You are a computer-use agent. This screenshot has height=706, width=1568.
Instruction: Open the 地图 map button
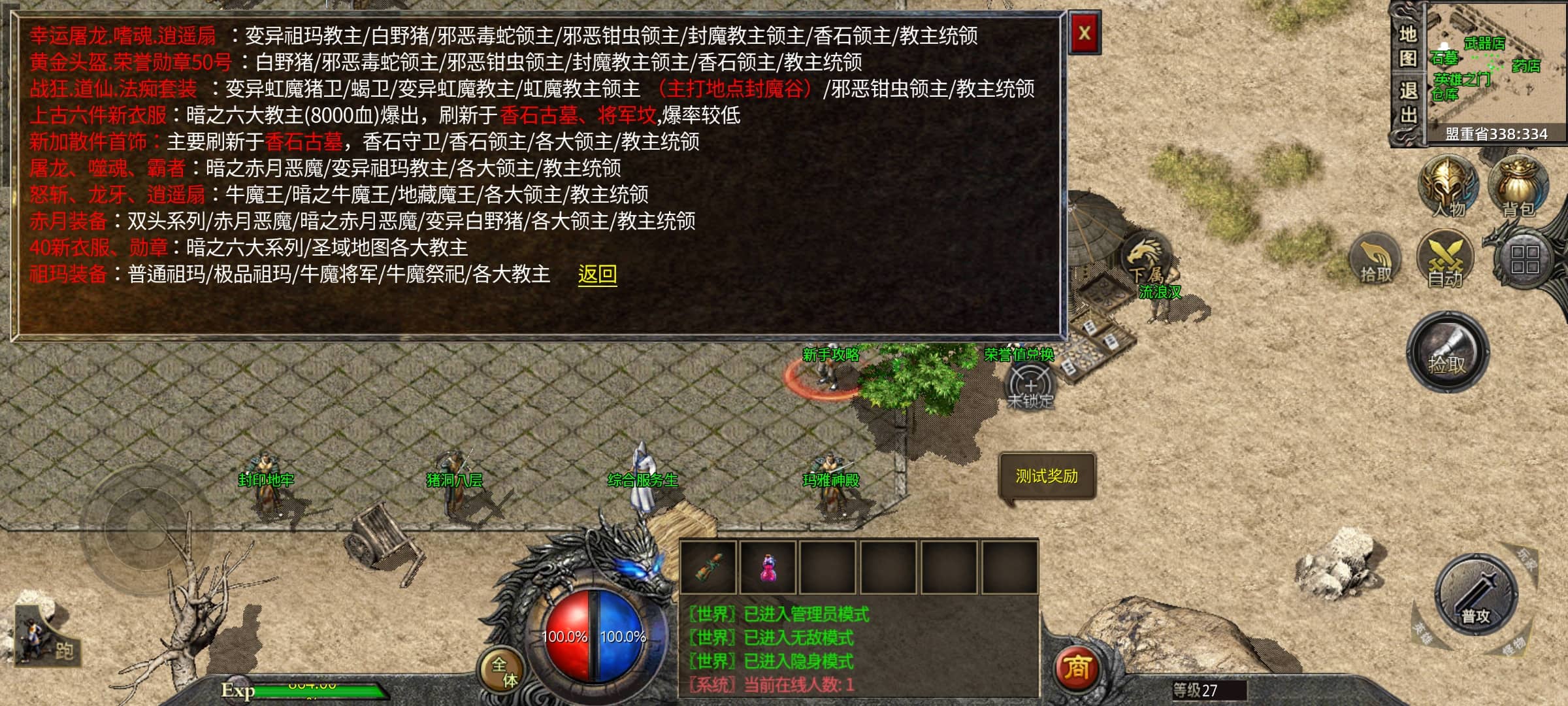click(1407, 46)
